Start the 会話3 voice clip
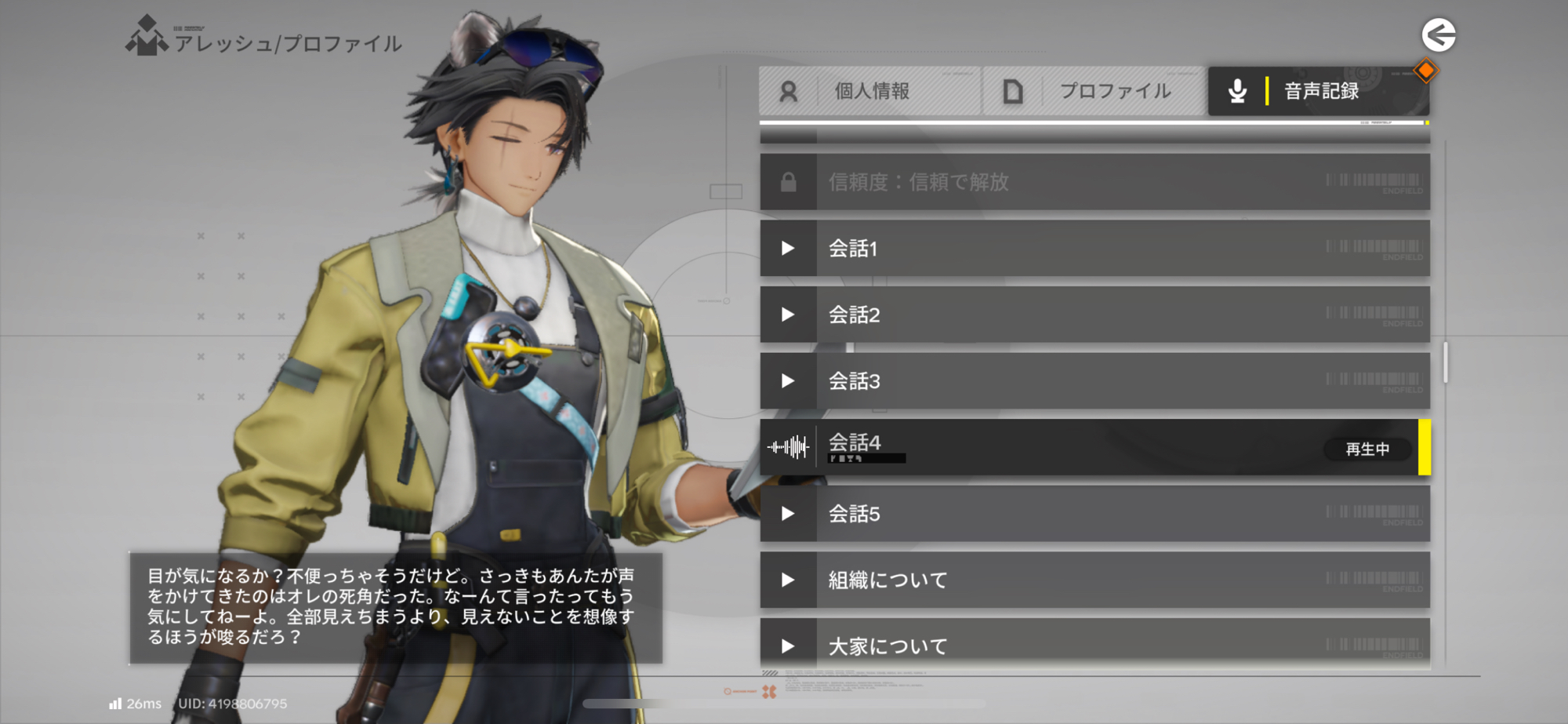 pyautogui.click(x=1094, y=381)
